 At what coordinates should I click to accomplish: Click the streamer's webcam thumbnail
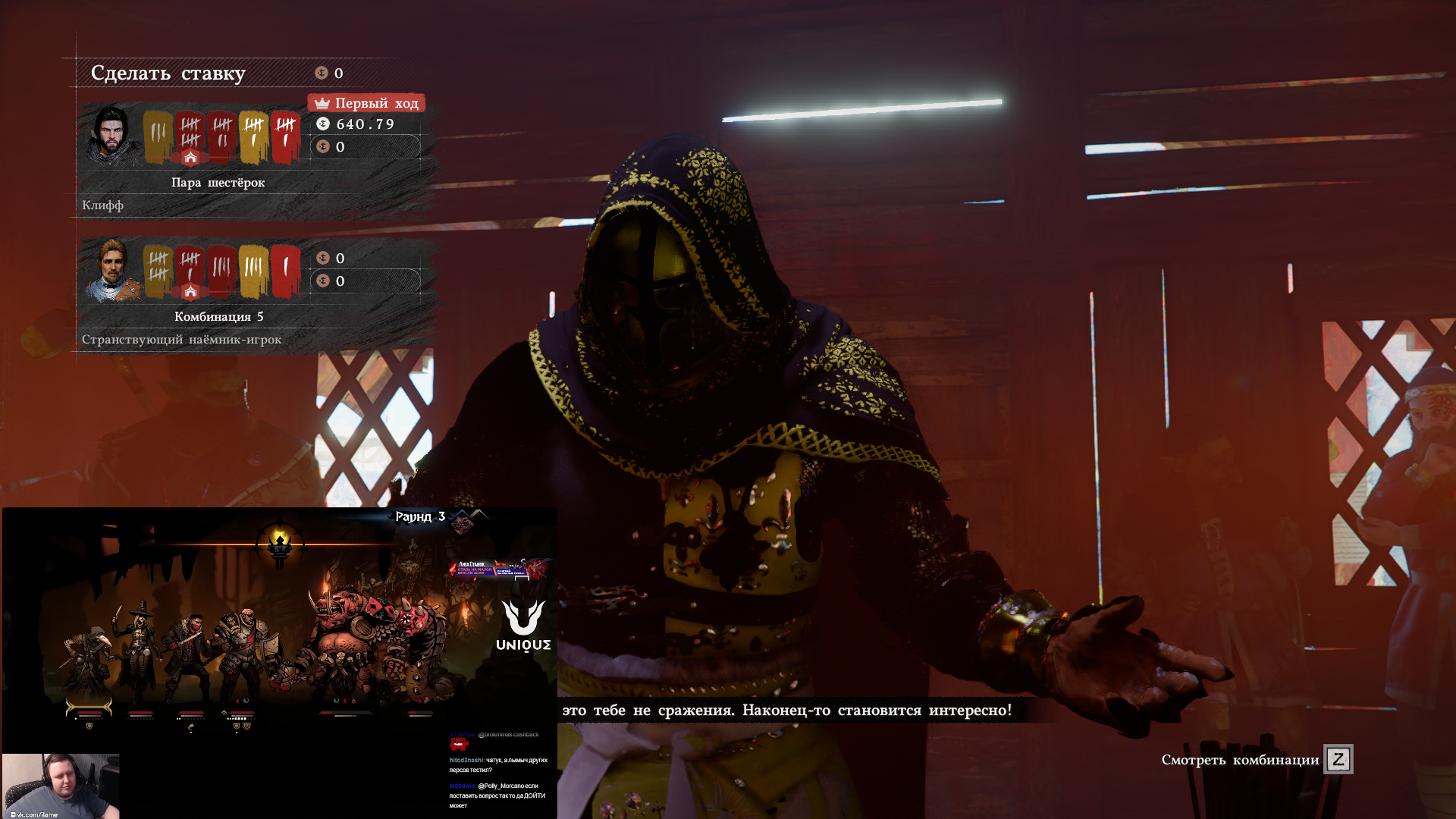pos(61,786)
